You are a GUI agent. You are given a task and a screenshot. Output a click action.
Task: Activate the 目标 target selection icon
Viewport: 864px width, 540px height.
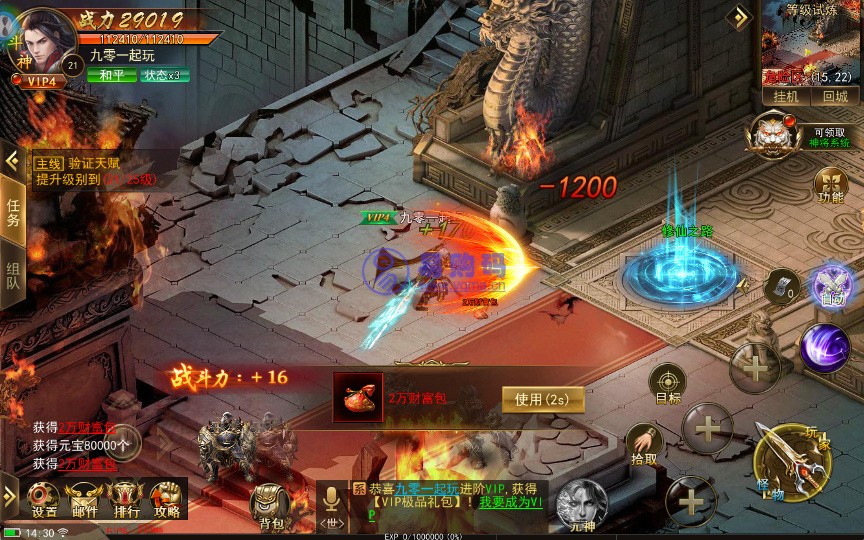click(667, 384)
